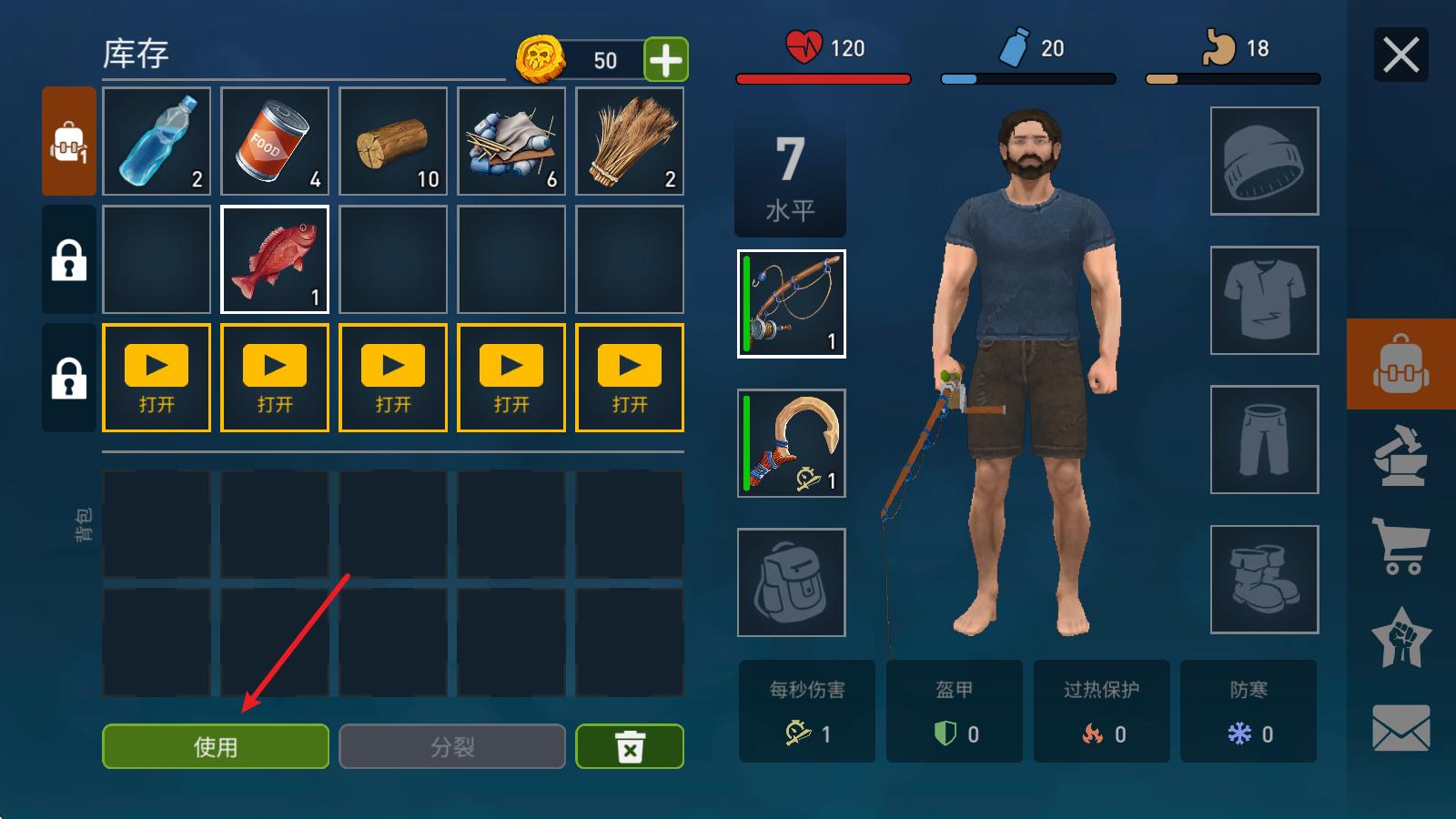The height and width of the screenshot is (819, 1456).
Task: Open the shirt equipment slot
Action: click(1265, 300)
